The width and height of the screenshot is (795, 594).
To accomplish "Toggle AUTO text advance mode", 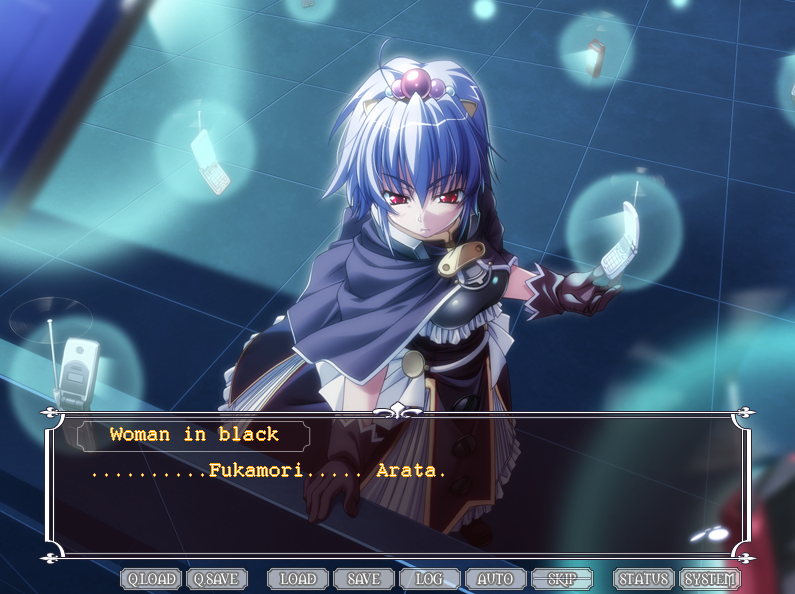I will point(495,579).
